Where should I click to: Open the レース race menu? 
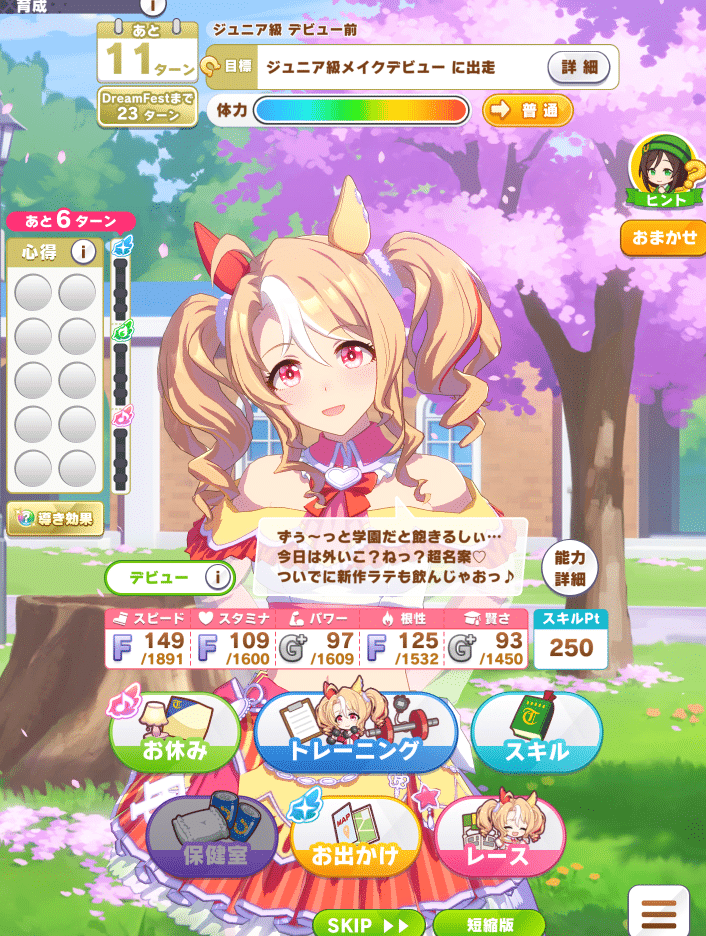point(500,845)
